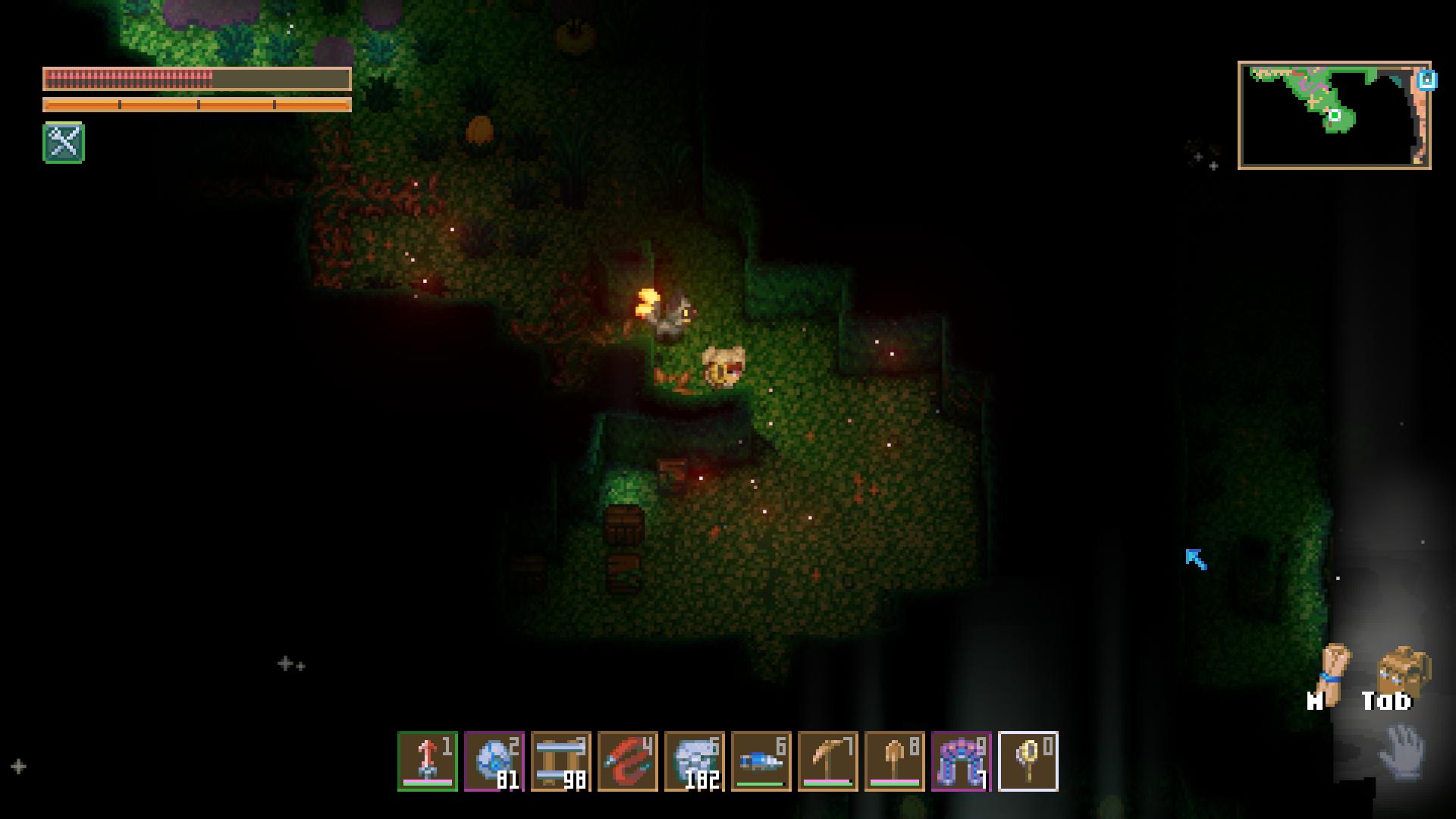1456x819 pixels.
Task: Open the minimap
Action: 1333,115
